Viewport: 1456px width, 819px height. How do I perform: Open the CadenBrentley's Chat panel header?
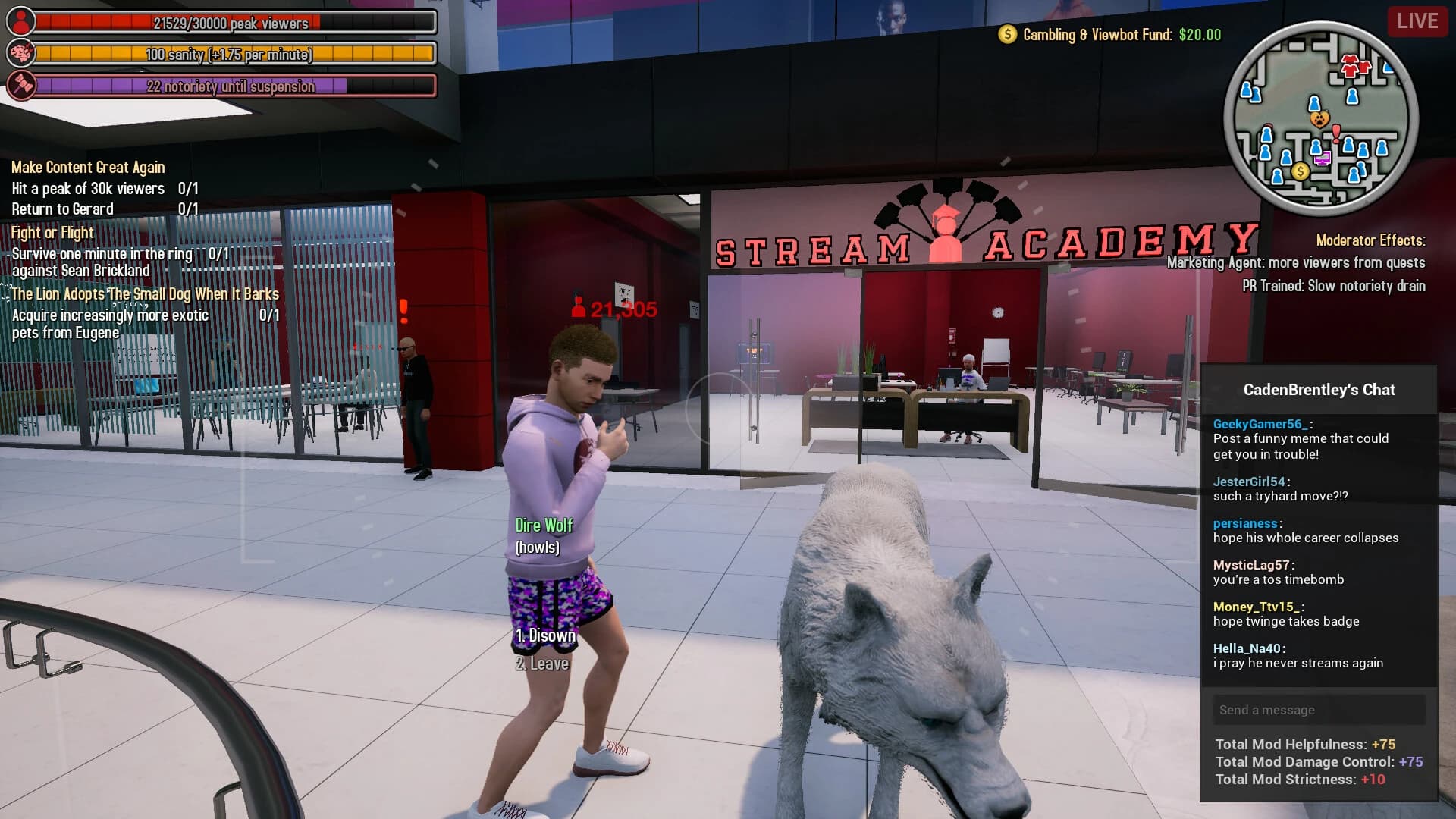(1319, 390)
